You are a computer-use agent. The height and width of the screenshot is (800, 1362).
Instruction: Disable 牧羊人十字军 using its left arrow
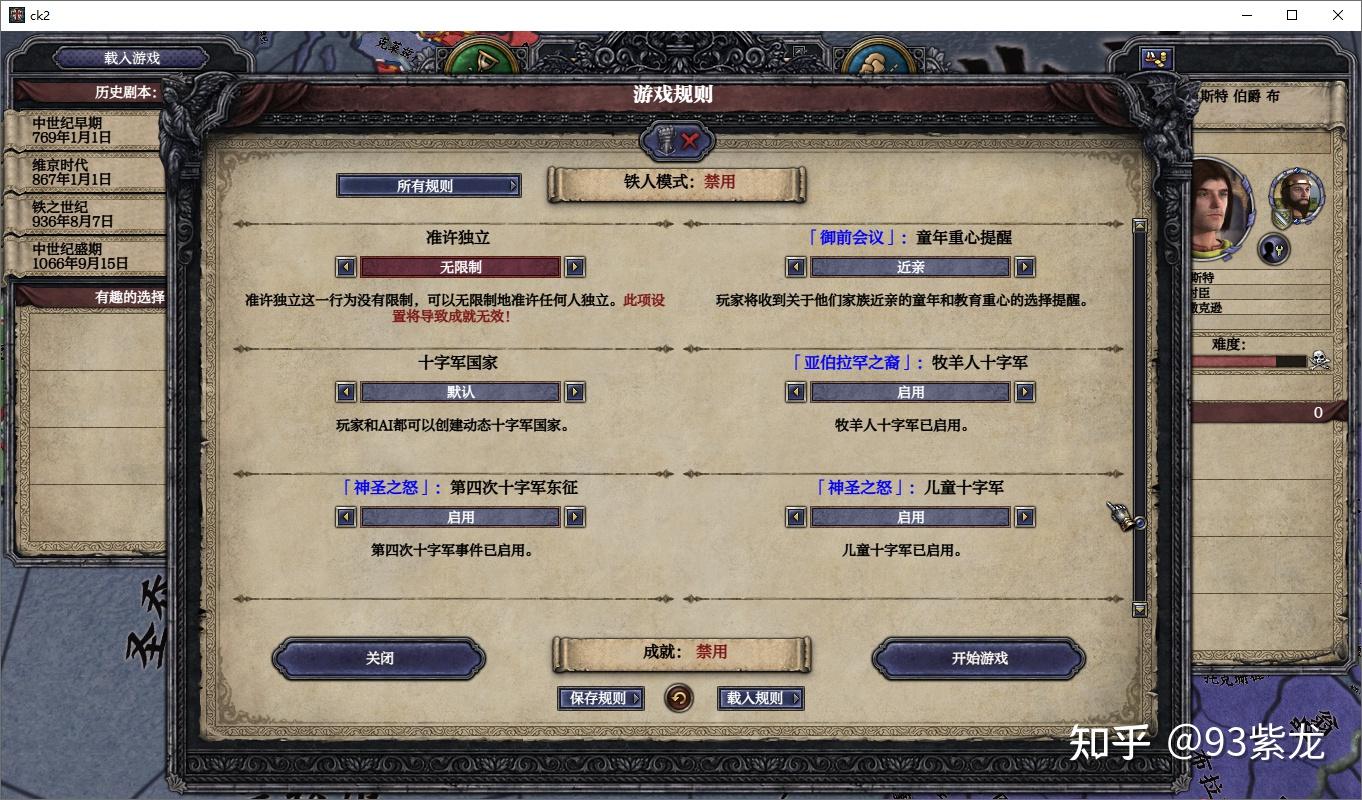pos(795,392)
